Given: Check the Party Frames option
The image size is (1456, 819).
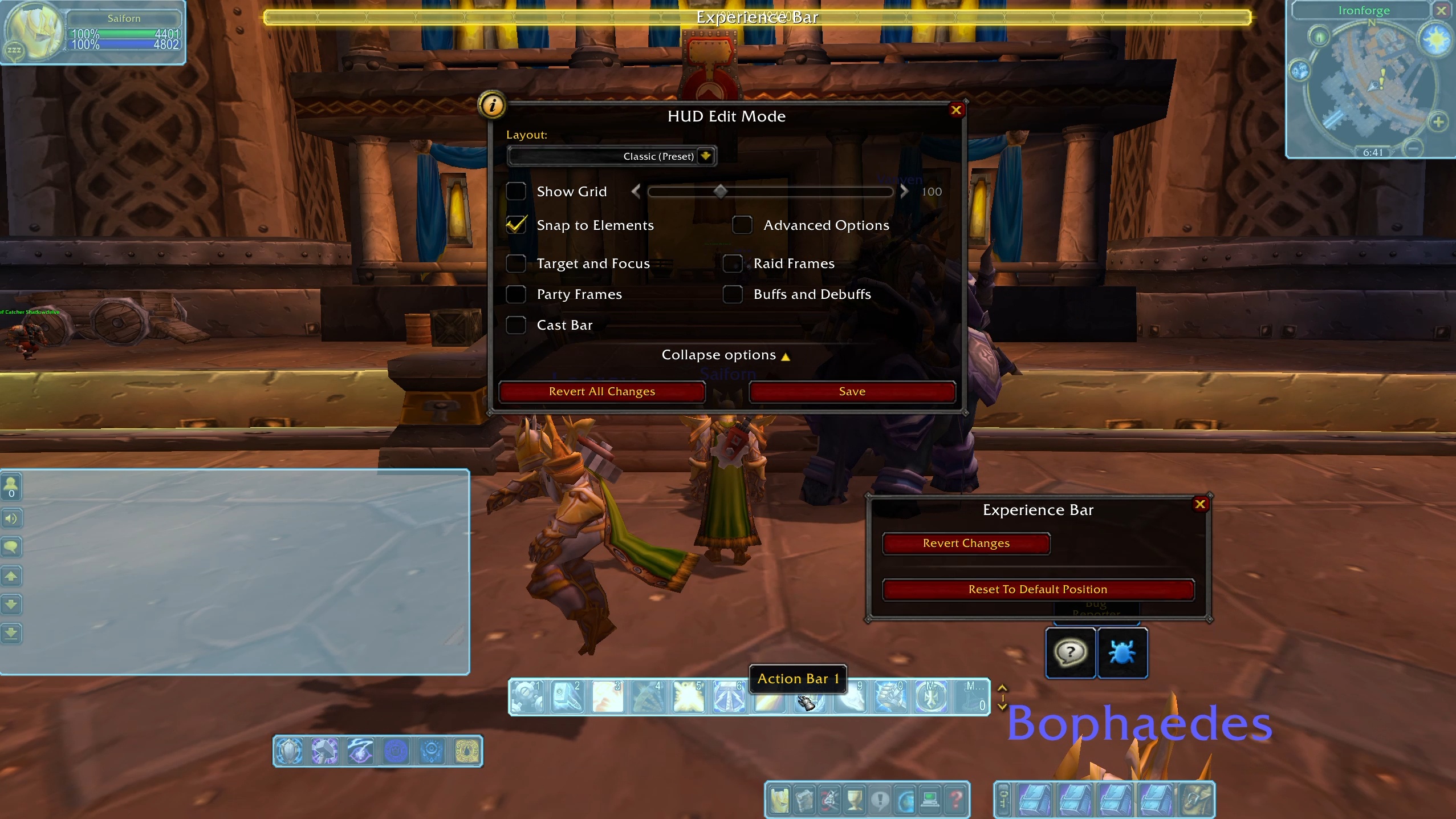Looking at the screenshot, I should click(516, 294).
